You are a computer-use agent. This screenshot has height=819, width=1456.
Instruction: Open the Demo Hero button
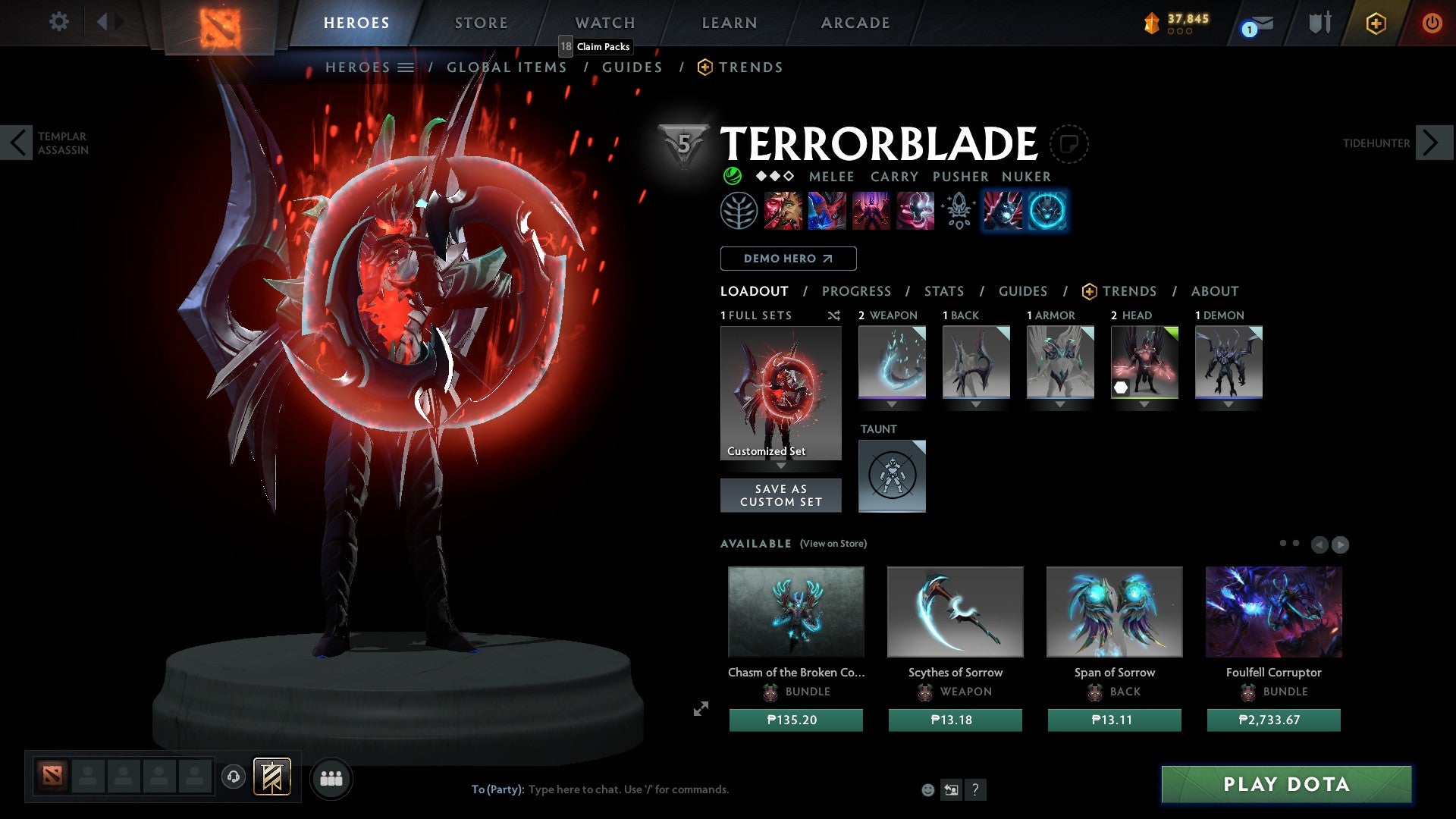point(787,258)
